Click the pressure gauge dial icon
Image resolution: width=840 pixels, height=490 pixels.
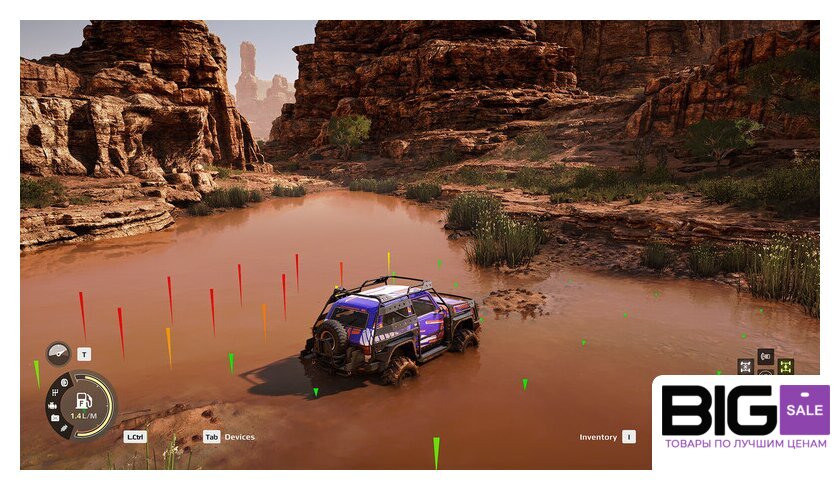58,353
